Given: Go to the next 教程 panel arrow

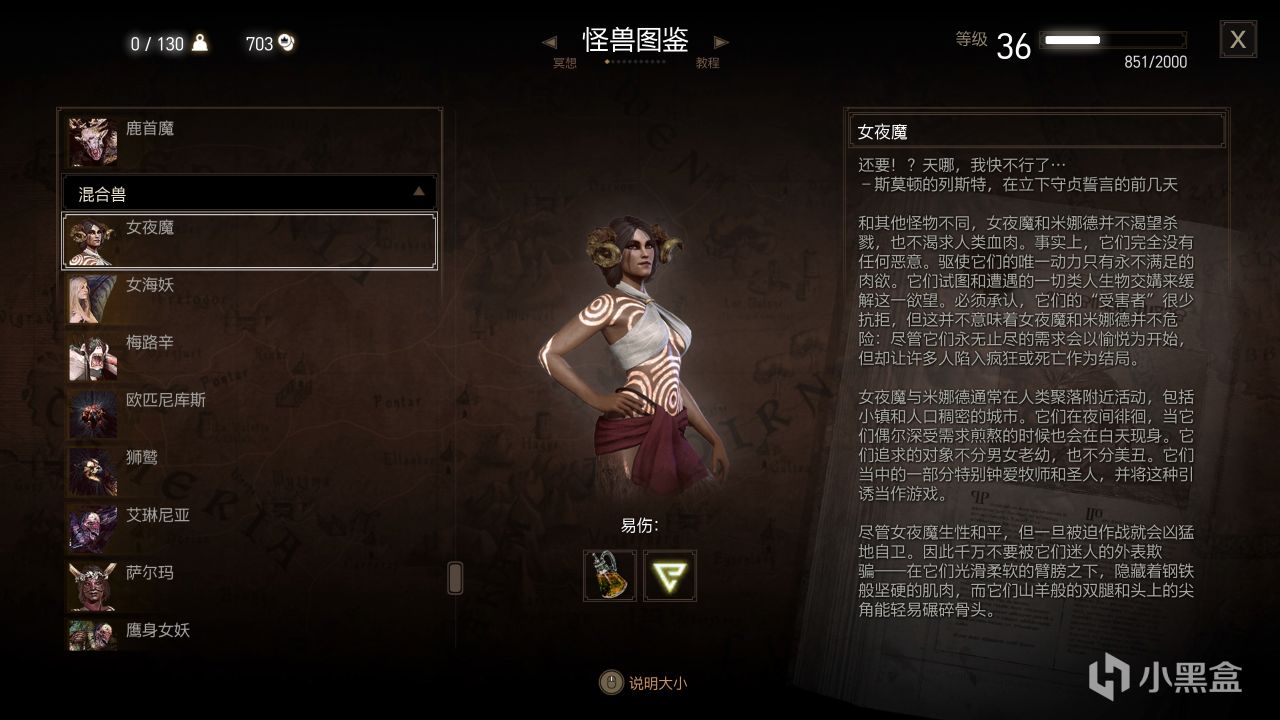Looking at the screenshot, I should 721,42.
